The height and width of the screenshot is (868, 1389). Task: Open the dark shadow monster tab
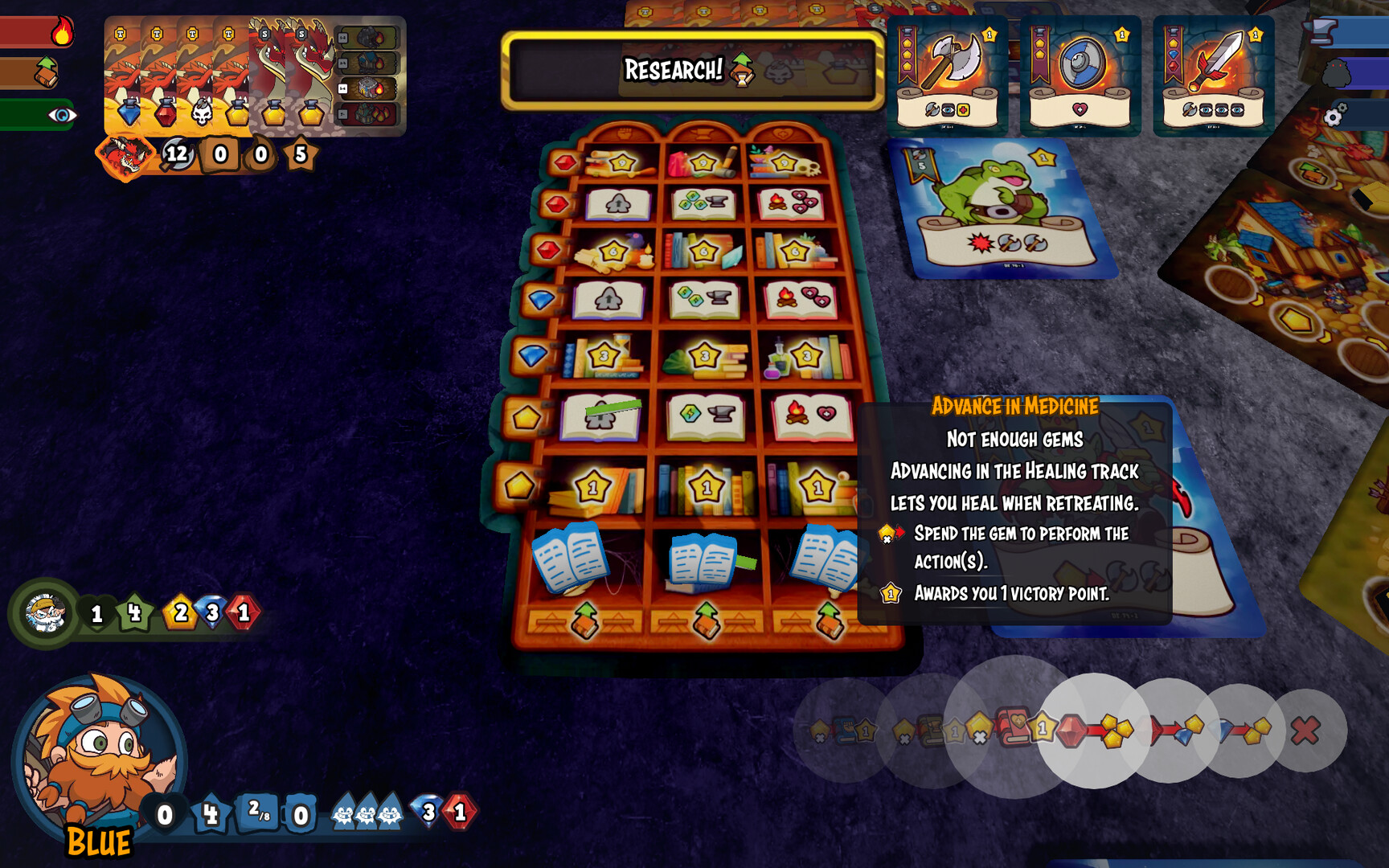point(1336,73)
